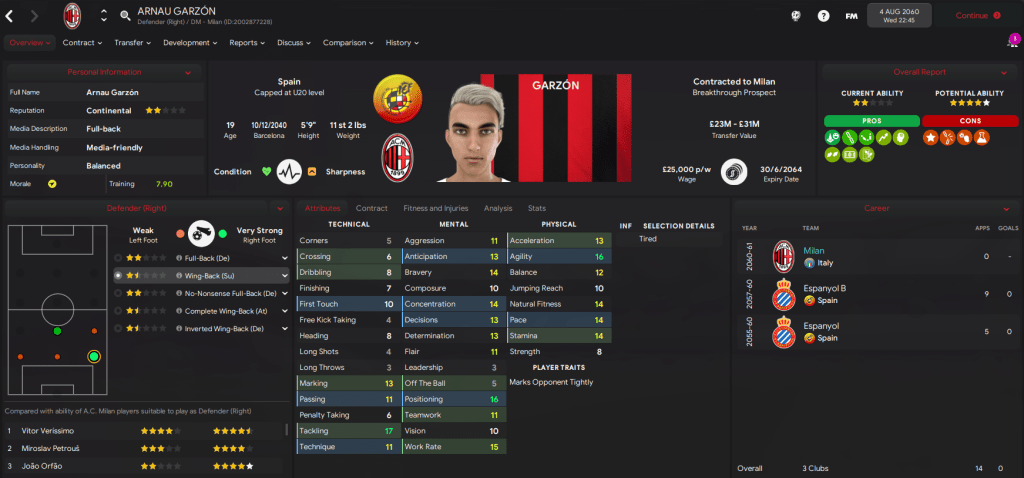Open the History menu

tap(402, 43)
